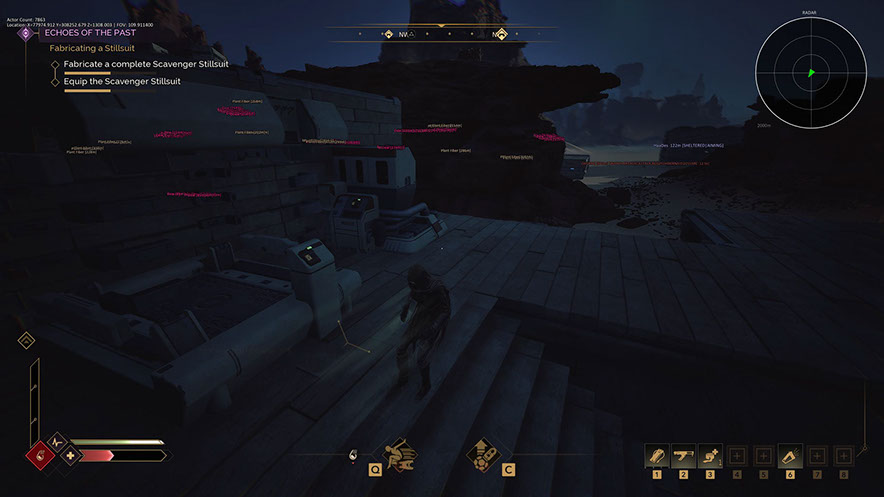Screen dimensions: 884x497
Task: Select the flashlight in hotbar slot 6
Action: point(789,456)
